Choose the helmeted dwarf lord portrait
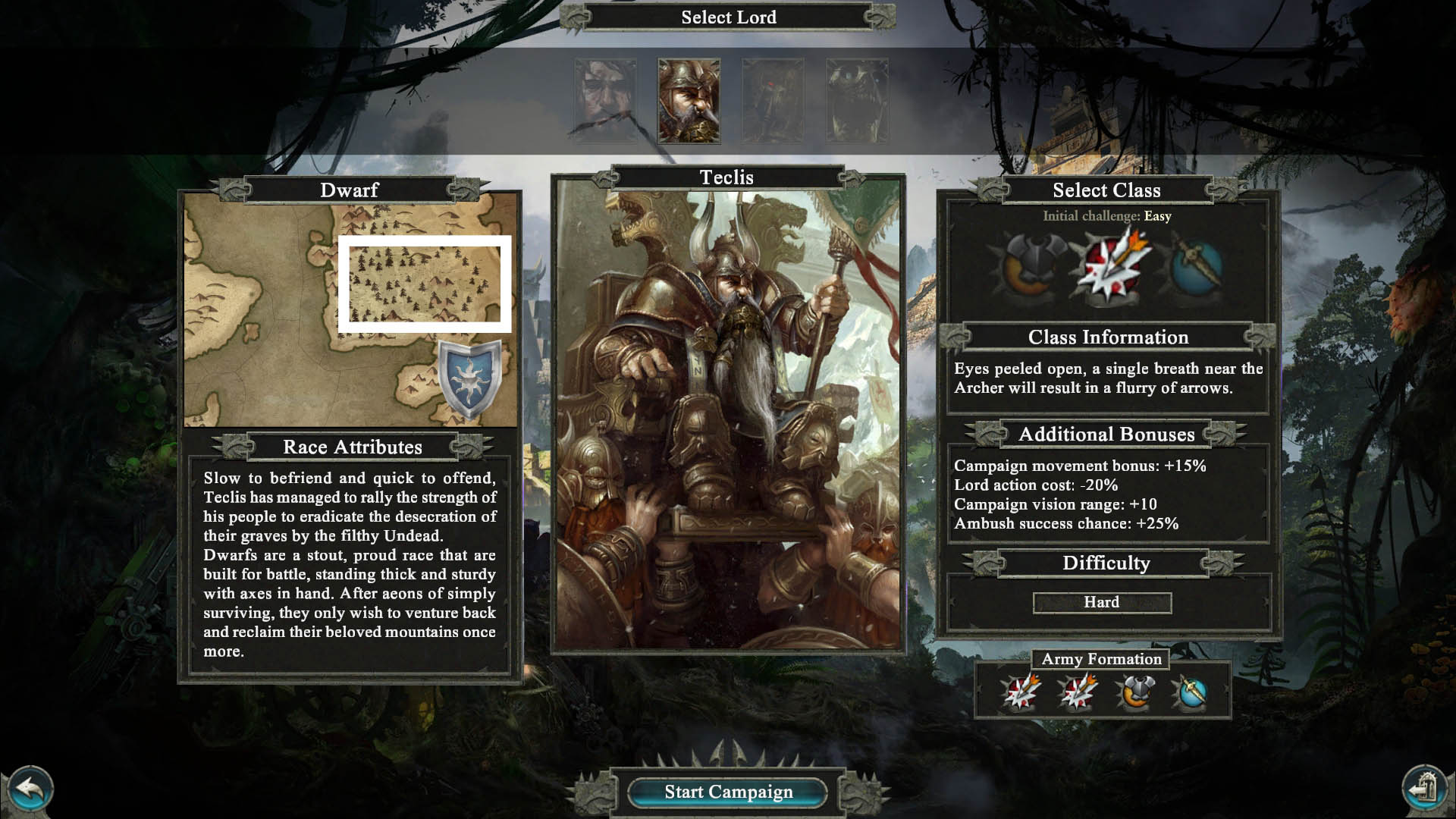The width and height of the screenshot is (1456, 819). (x=689, y=101)
